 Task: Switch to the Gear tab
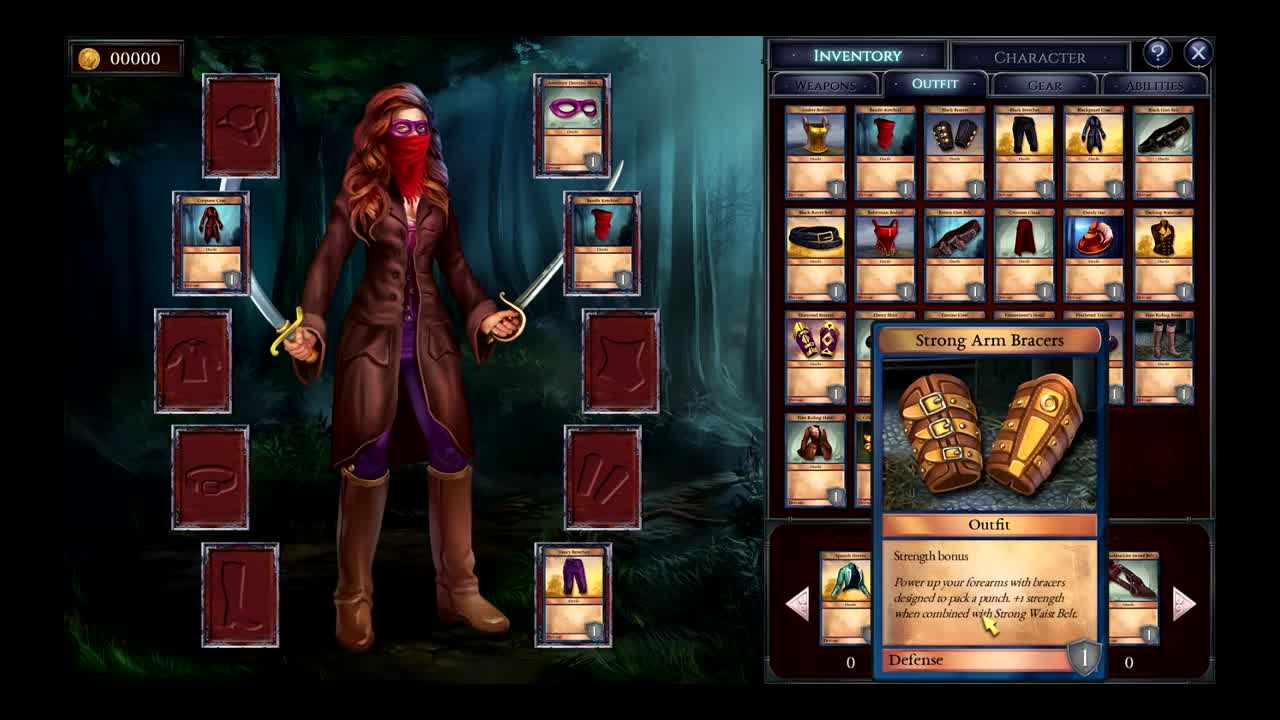(1045, 86)
